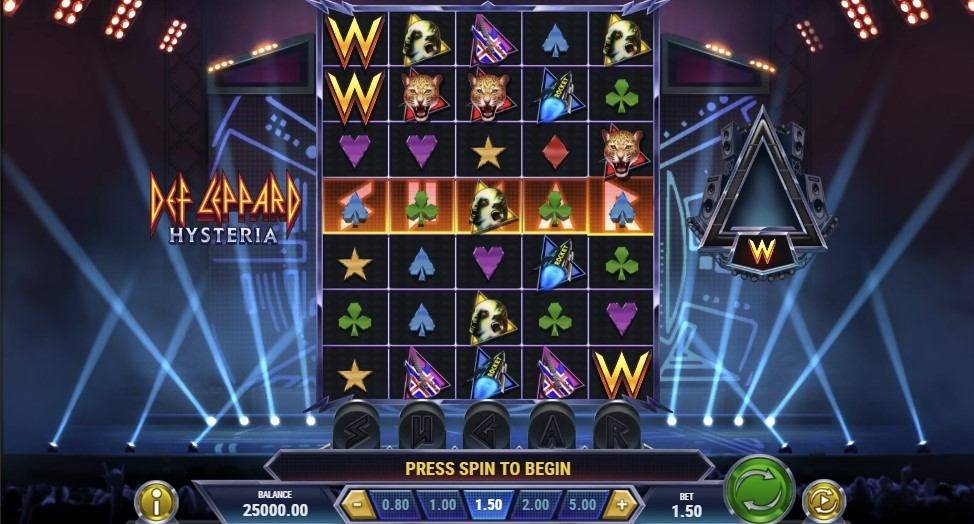Screen dimensions: 974x524
Task: Choose the 1.00 bet value
Action: [441, 504]
